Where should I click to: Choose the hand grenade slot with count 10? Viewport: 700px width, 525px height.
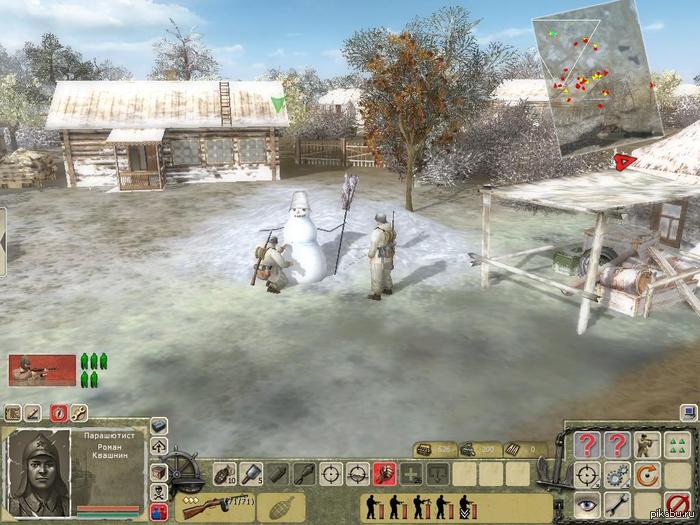tap(223, 474)
